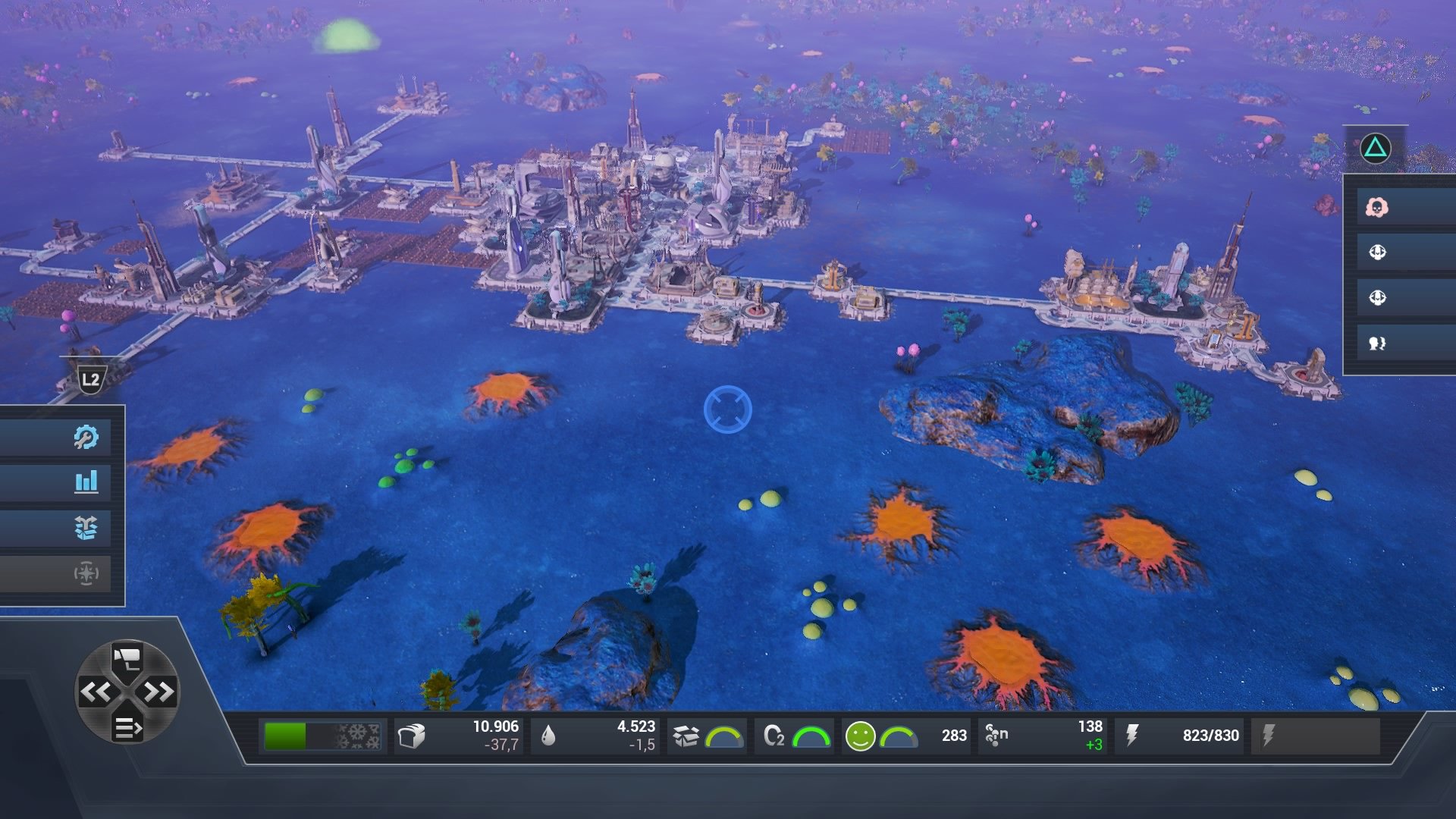Click the power reading 823/830
1456x819 pixels.
1210,734
